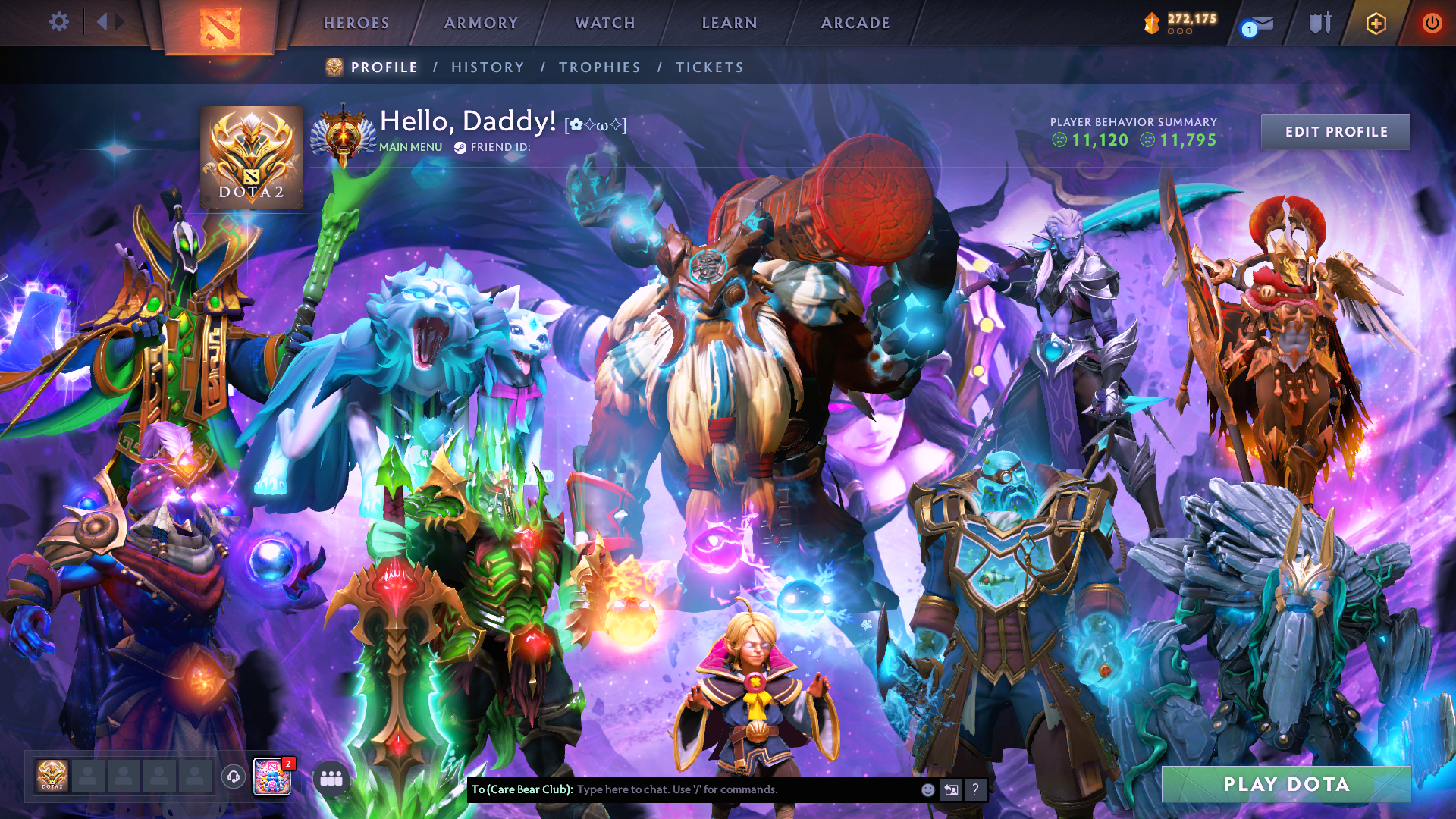Open the Learn section
1456x819 pixels.
[x=730, y=23]
